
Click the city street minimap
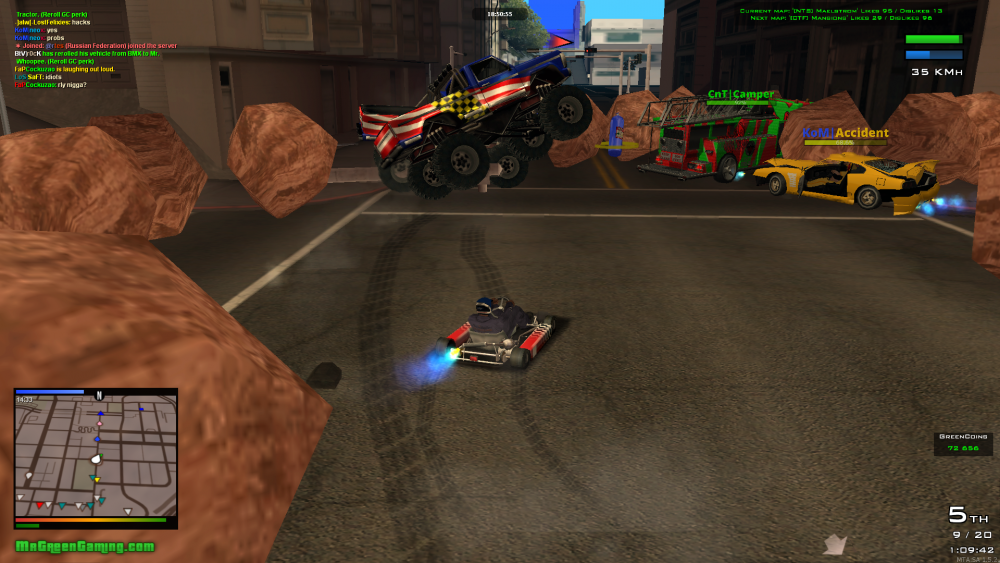(96, 458)
